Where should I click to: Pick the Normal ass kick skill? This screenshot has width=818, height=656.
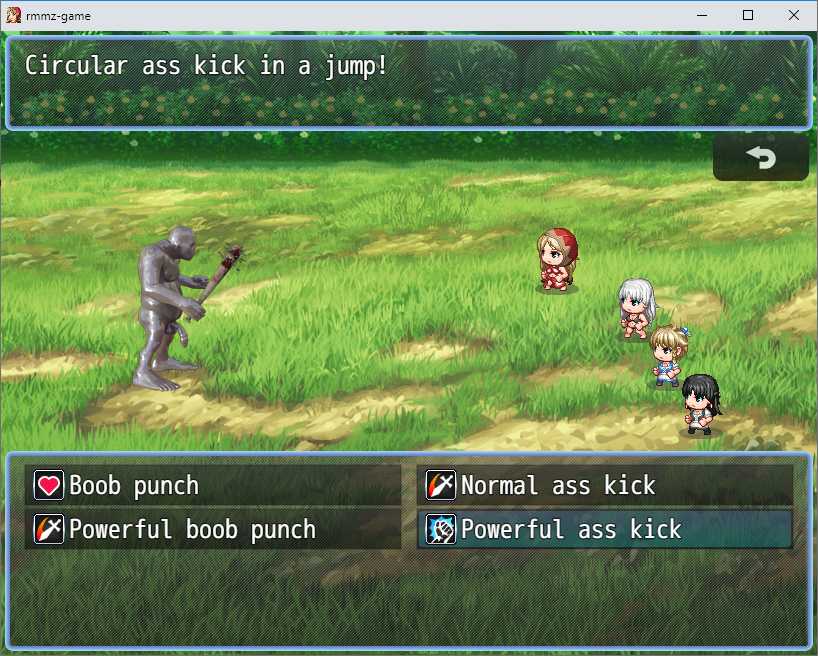click(604, 486)
